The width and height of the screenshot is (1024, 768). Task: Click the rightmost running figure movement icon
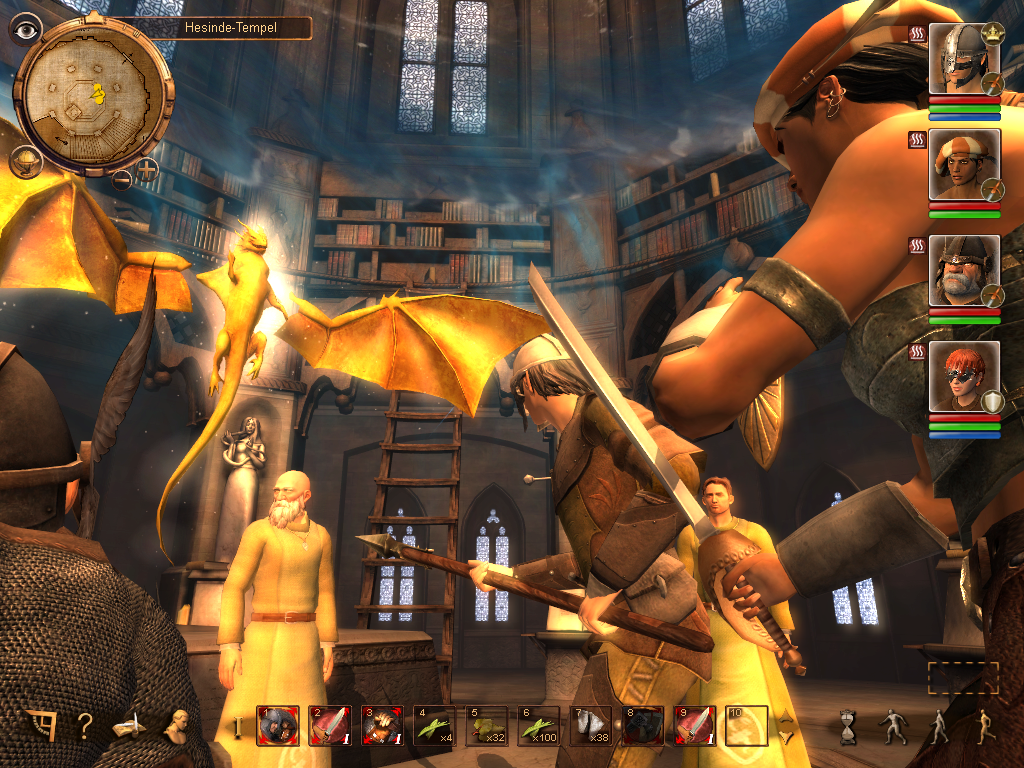point(983,726)
